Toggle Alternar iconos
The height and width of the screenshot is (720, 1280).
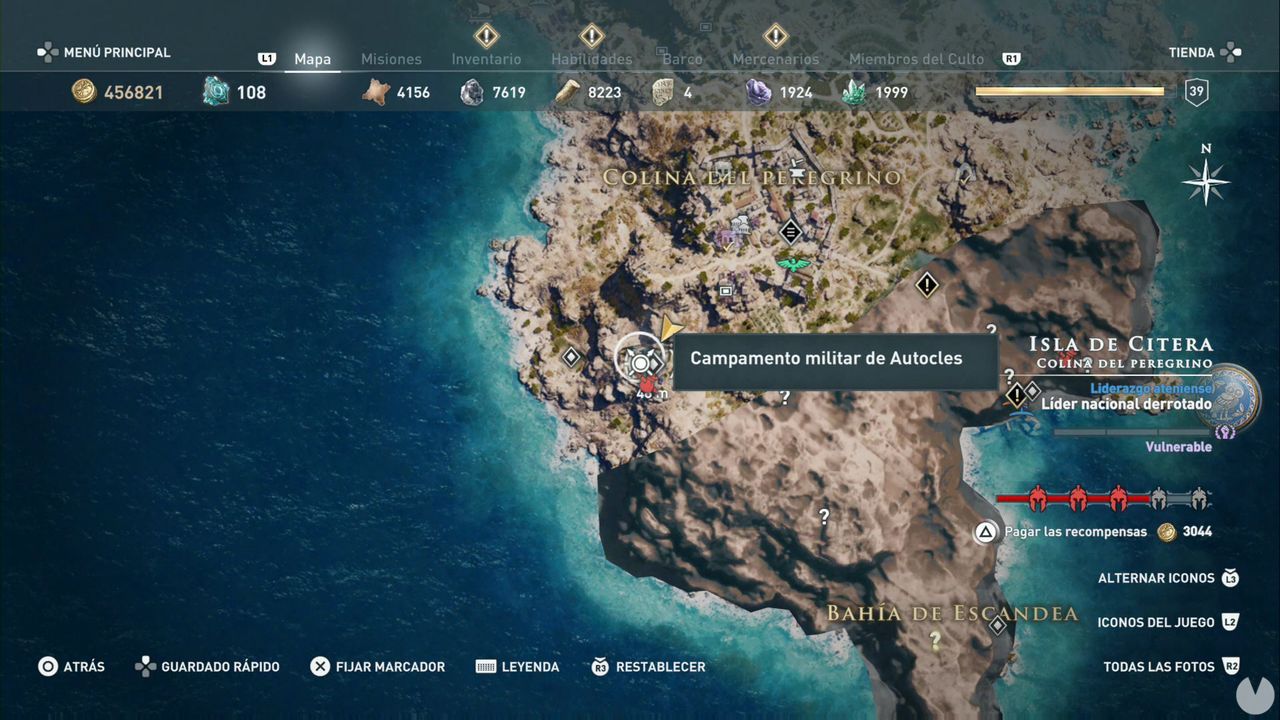(1159, 578)
